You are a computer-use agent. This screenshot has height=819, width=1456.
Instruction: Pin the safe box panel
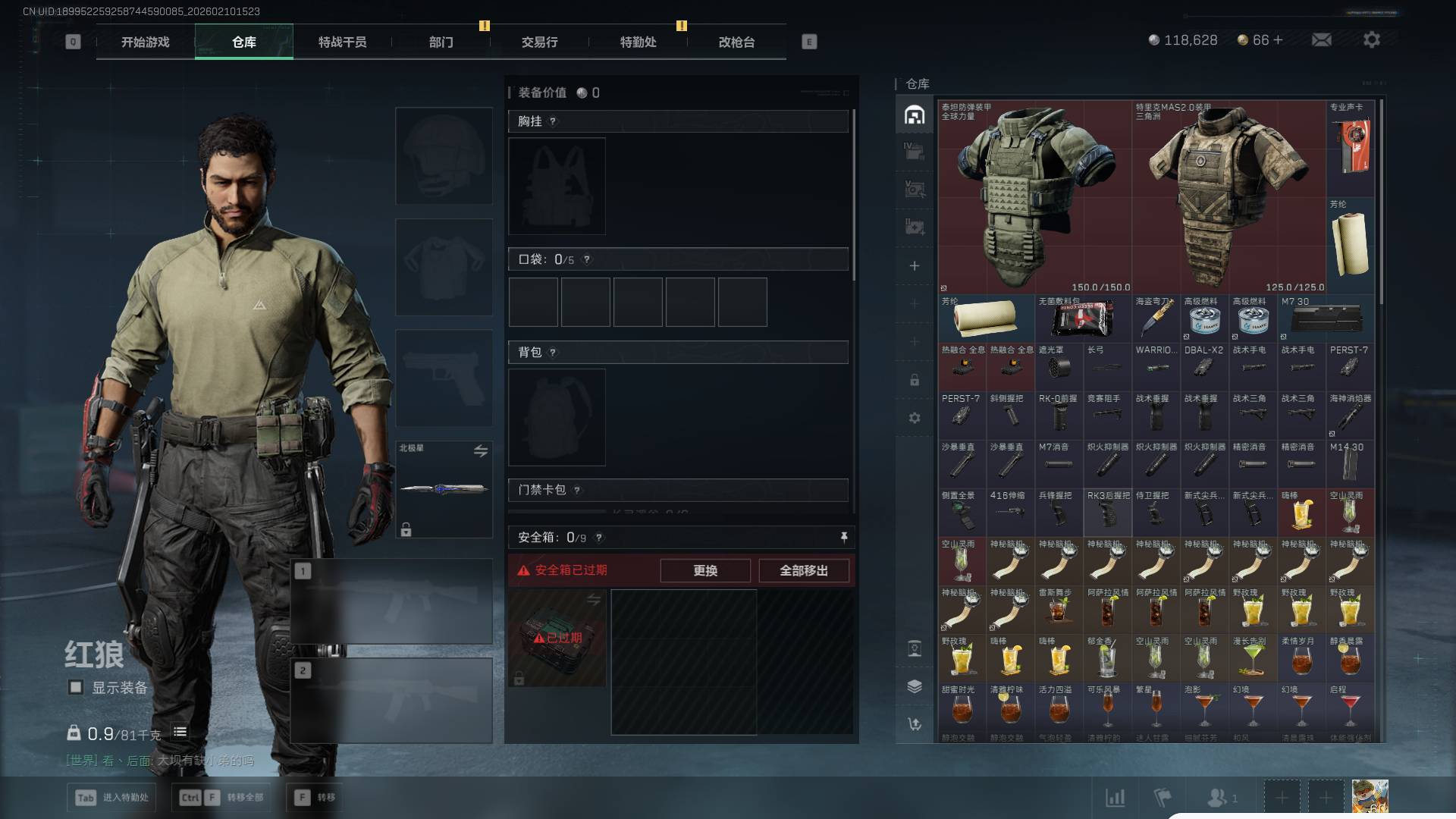click(844, 537)
